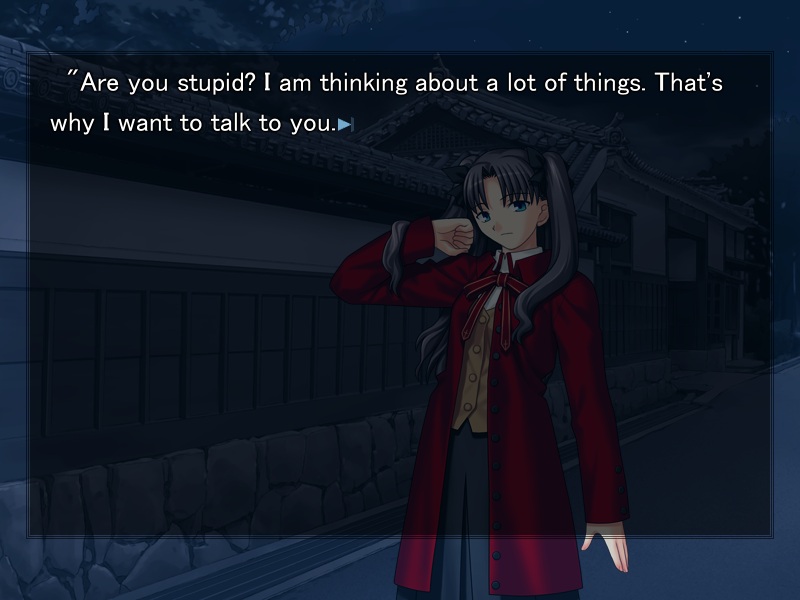This screenshot has width=800, height=600.
Task: Click the blue continue arrow after the dialogue text
Action: (345, 125)
